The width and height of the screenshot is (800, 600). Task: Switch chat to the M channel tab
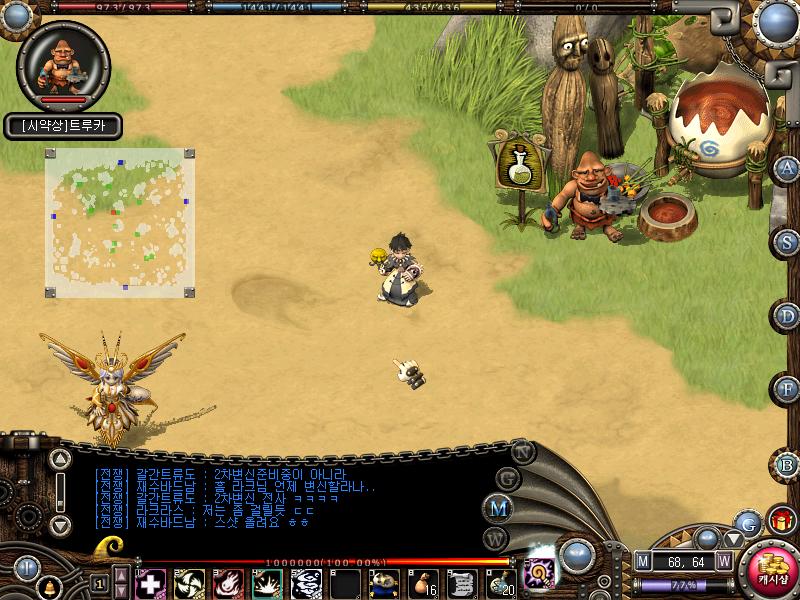pyautogui.click(x=497, y=507)
